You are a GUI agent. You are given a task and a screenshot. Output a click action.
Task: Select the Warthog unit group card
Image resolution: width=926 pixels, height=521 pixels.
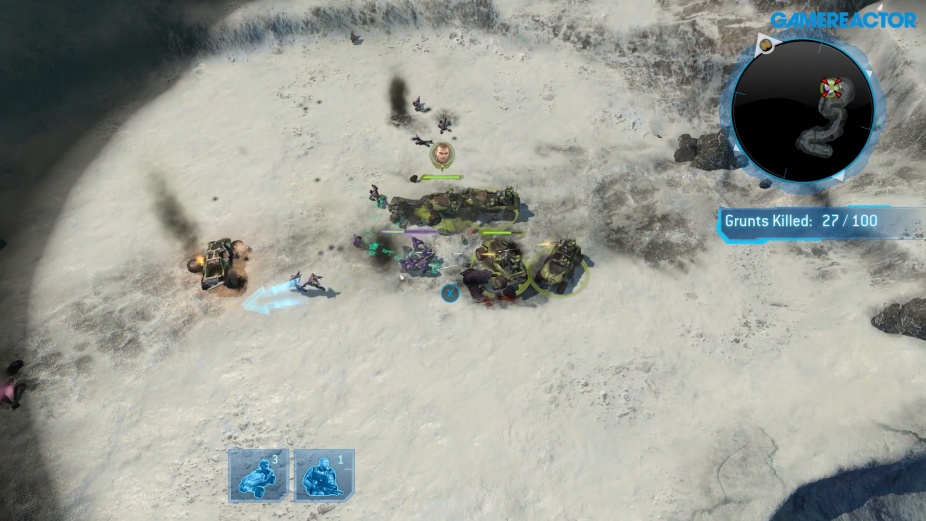pyautogui.click(x=258, y=474)
